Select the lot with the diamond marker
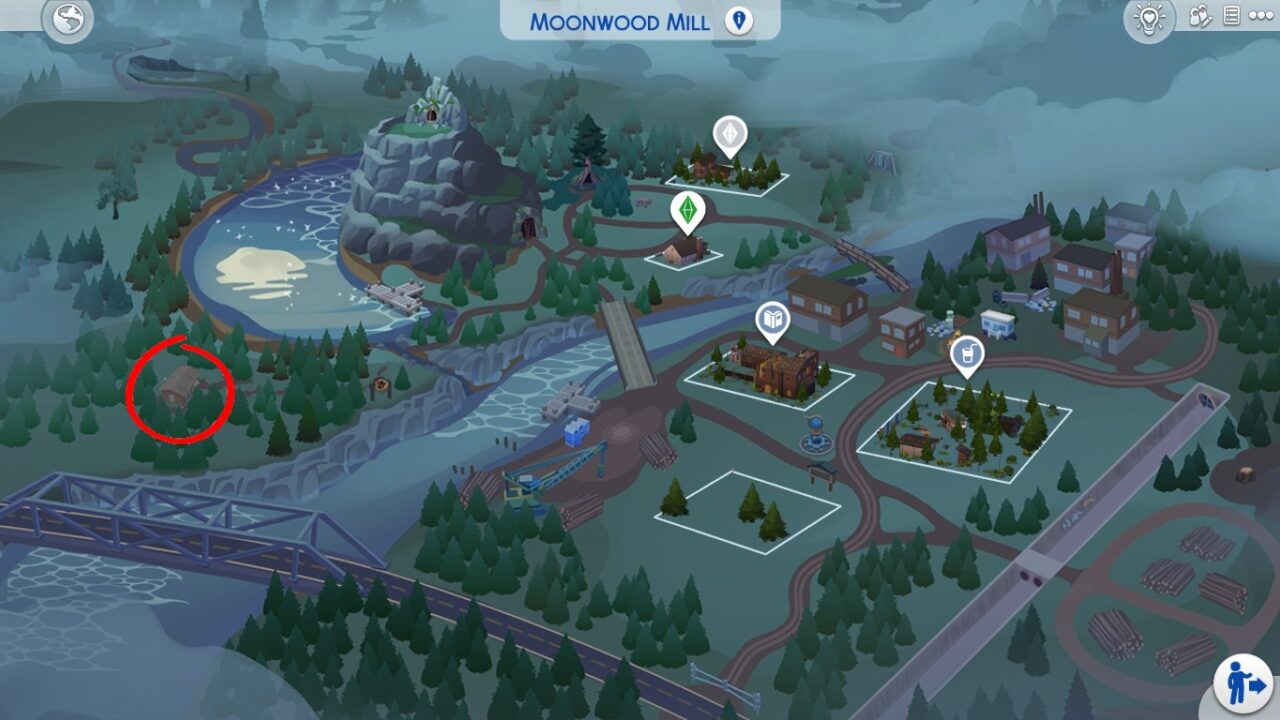The image size is (1280, 720). click(x=730, y=136)
